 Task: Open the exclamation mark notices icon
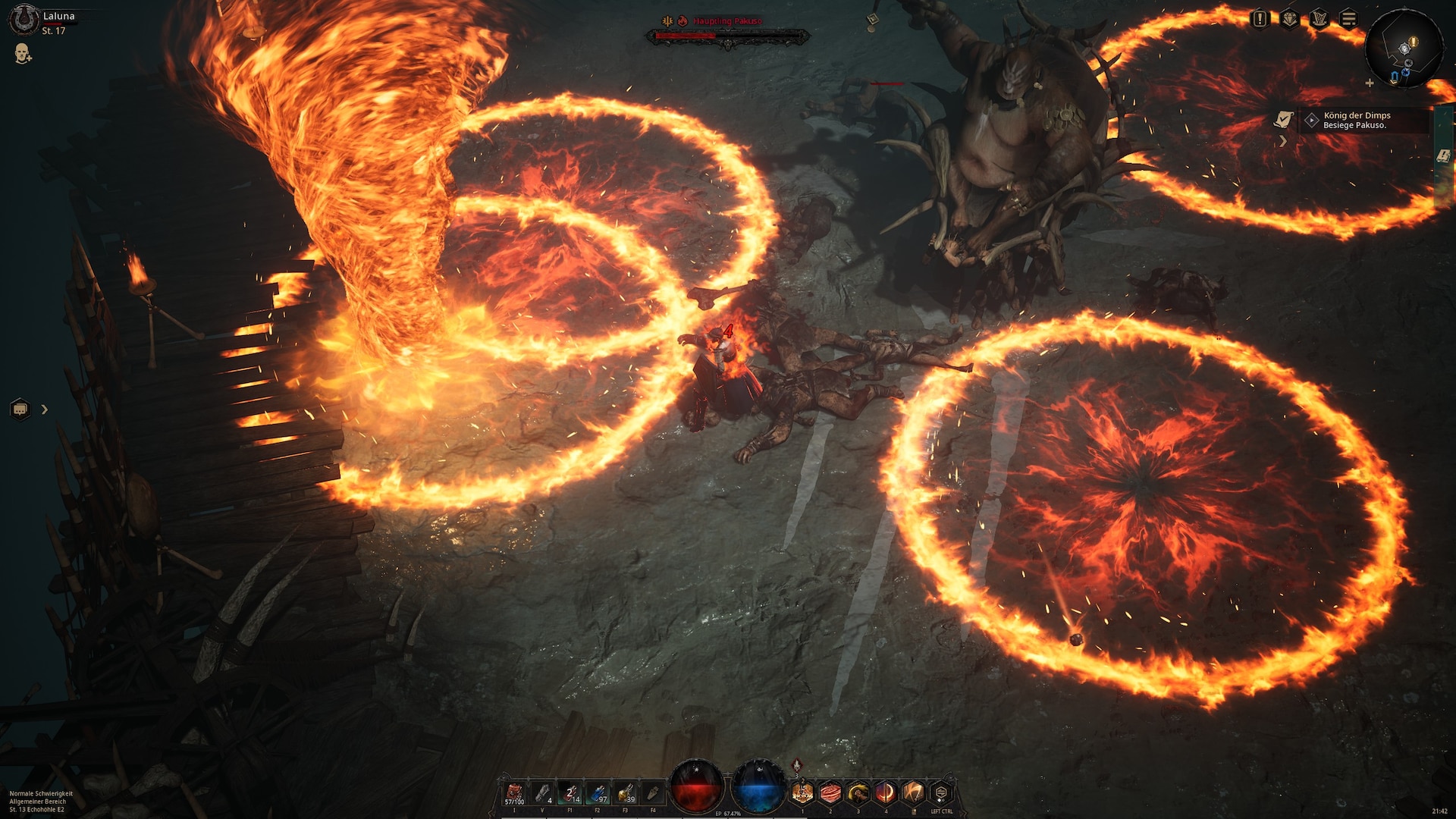coord(1260,19)
